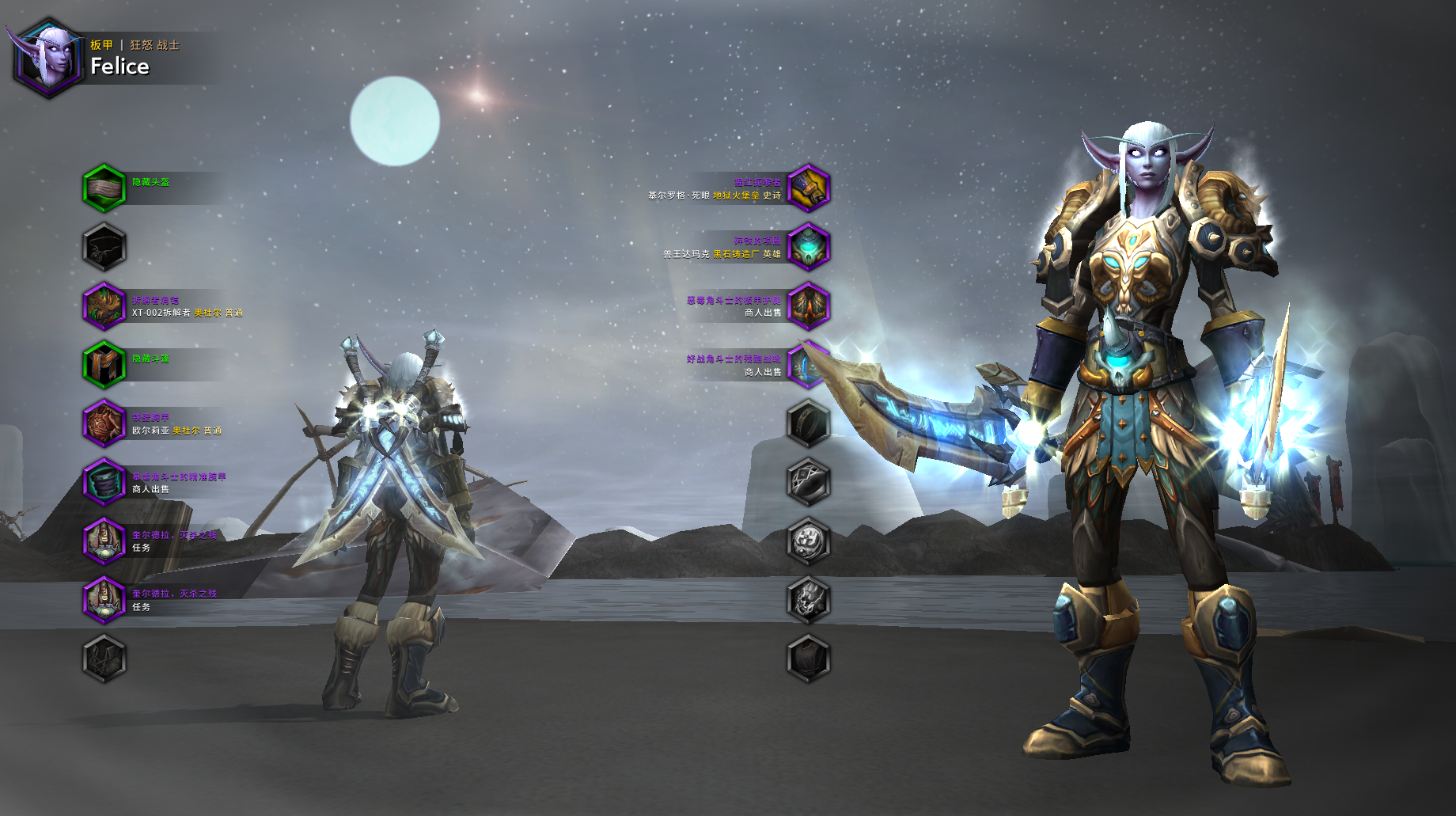
Task: Click Felice's character portrait
Action: 49,58
